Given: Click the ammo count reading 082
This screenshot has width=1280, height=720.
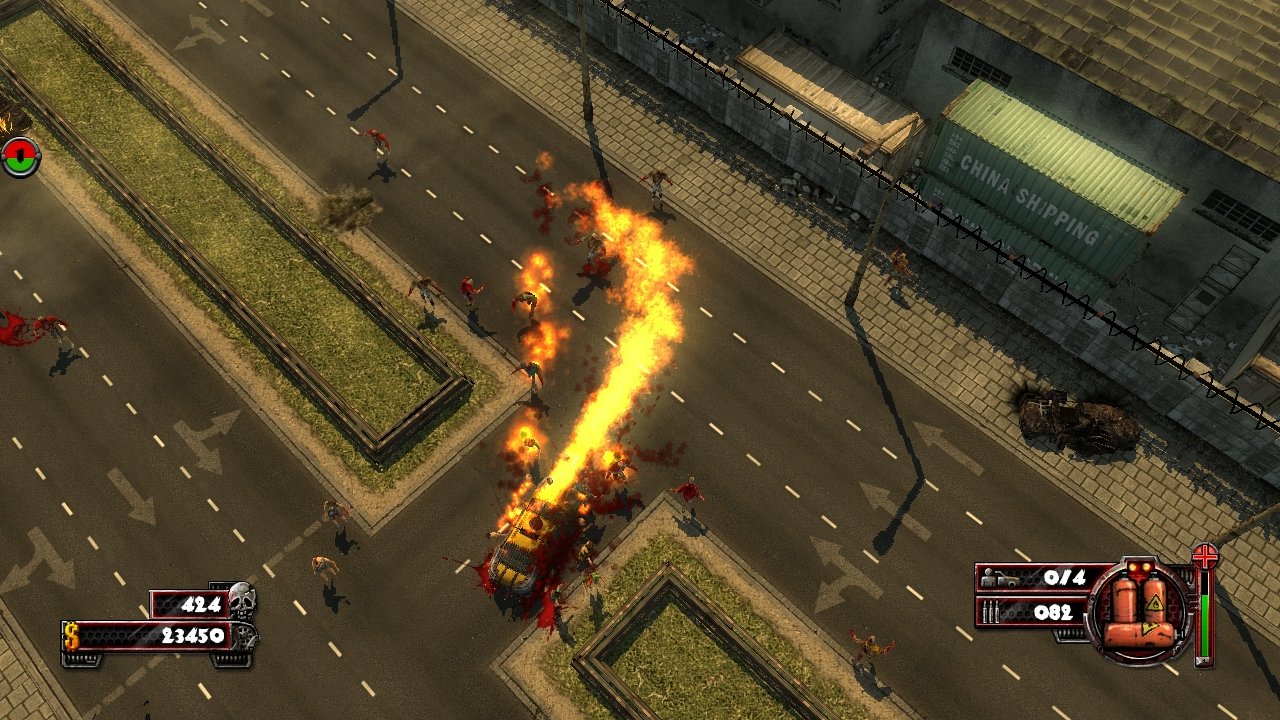Looking at the screenshot, I should (1053, 611).
